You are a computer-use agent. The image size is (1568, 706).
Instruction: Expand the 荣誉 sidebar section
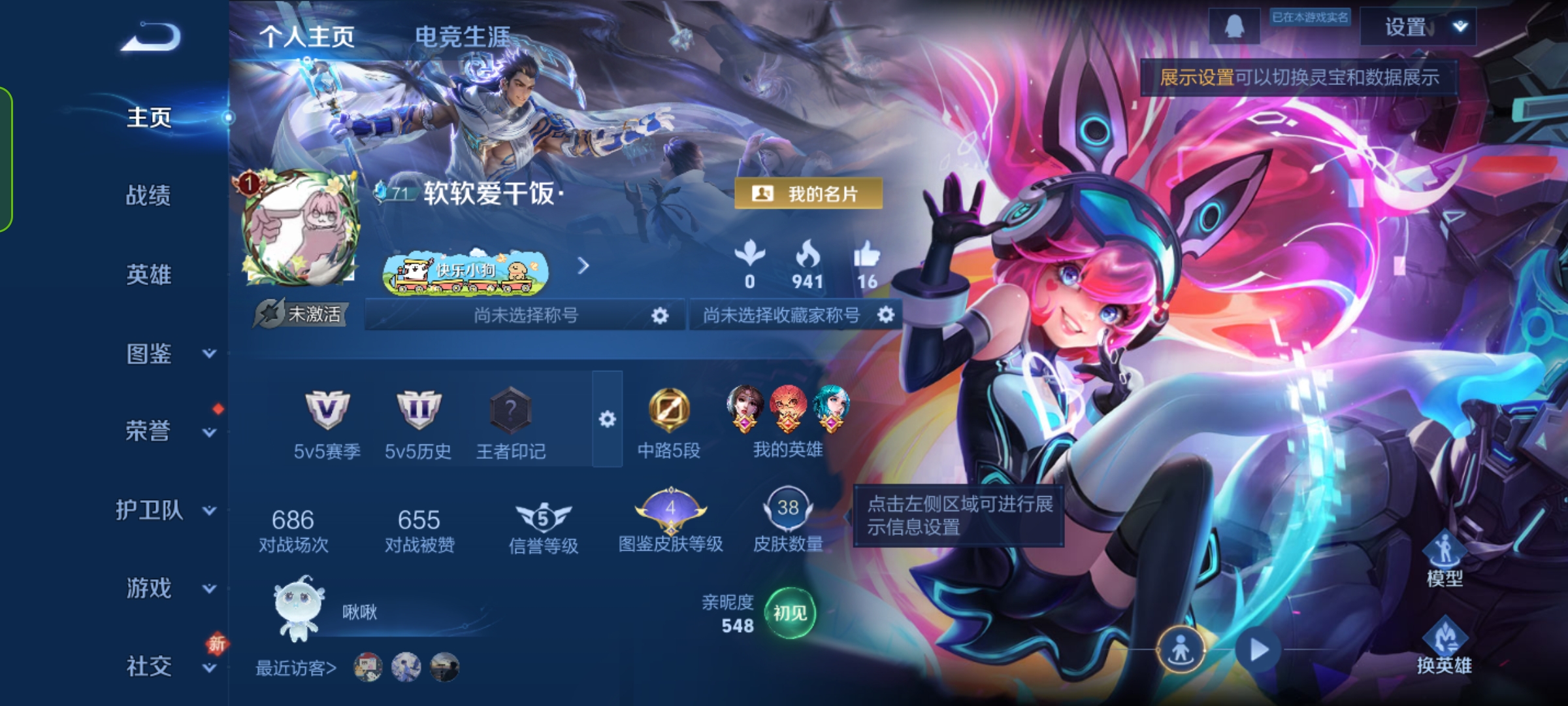[169, 431]
